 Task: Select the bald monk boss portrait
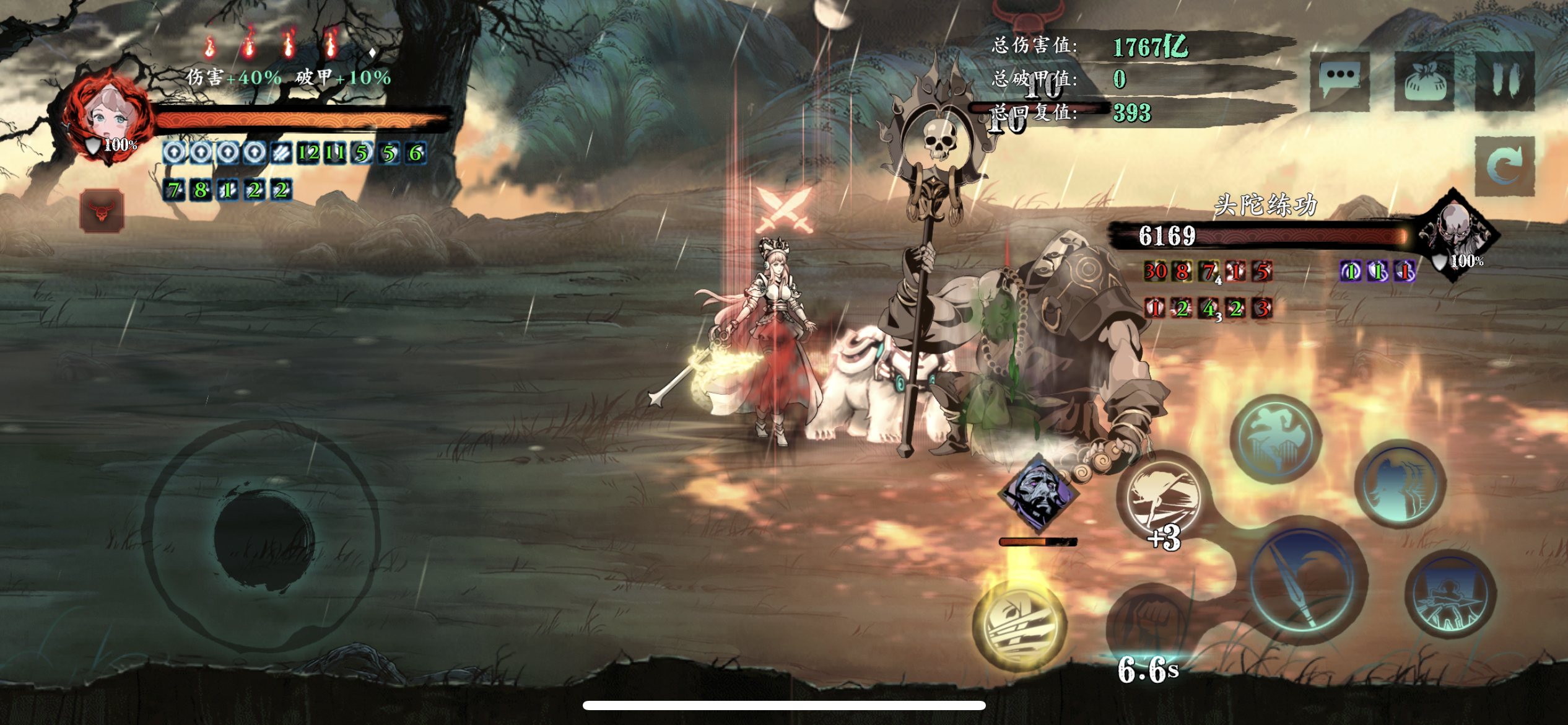point(1457,232)
